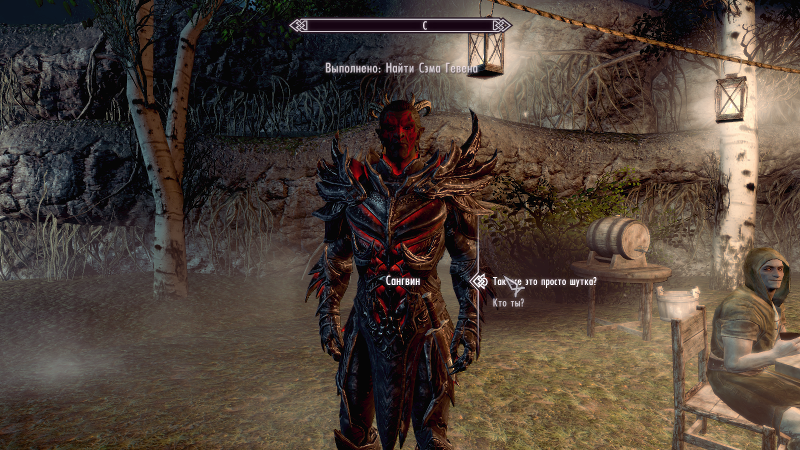Choose the reply "Так все это просто шутка?"

545,282
